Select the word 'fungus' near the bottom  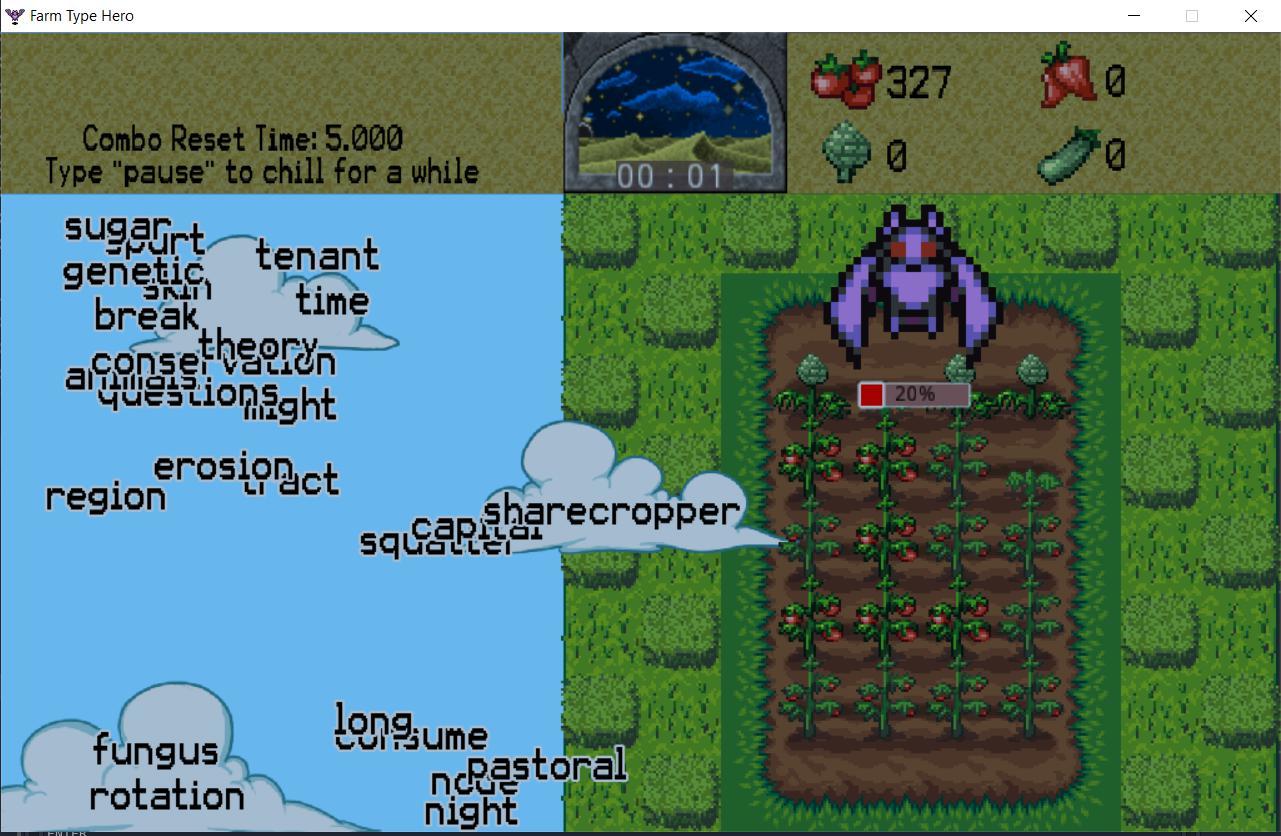coord(156,751)
